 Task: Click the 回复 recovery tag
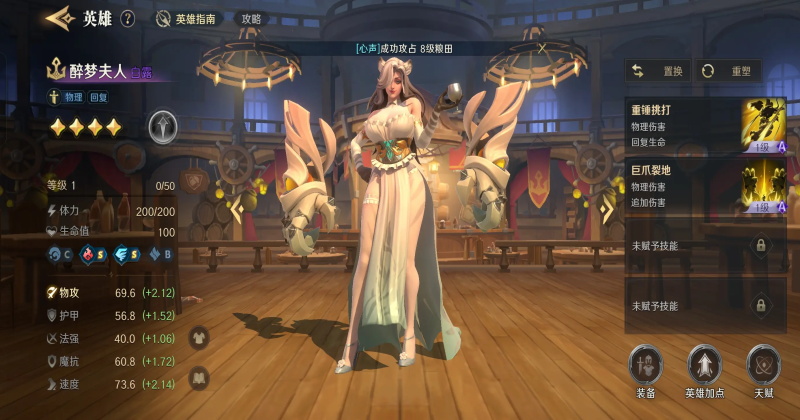99,97
